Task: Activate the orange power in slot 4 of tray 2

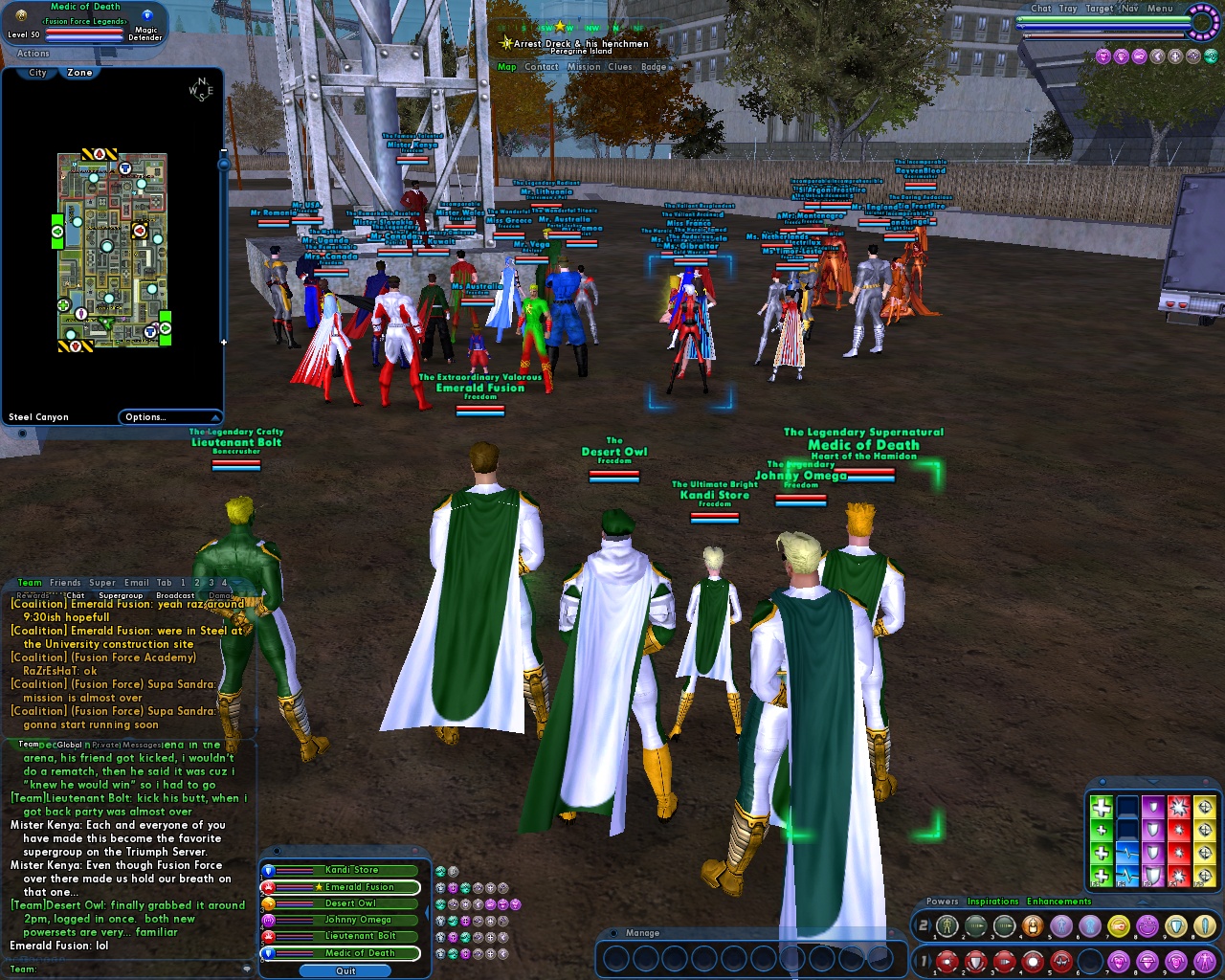Action: coord(1032,925)
